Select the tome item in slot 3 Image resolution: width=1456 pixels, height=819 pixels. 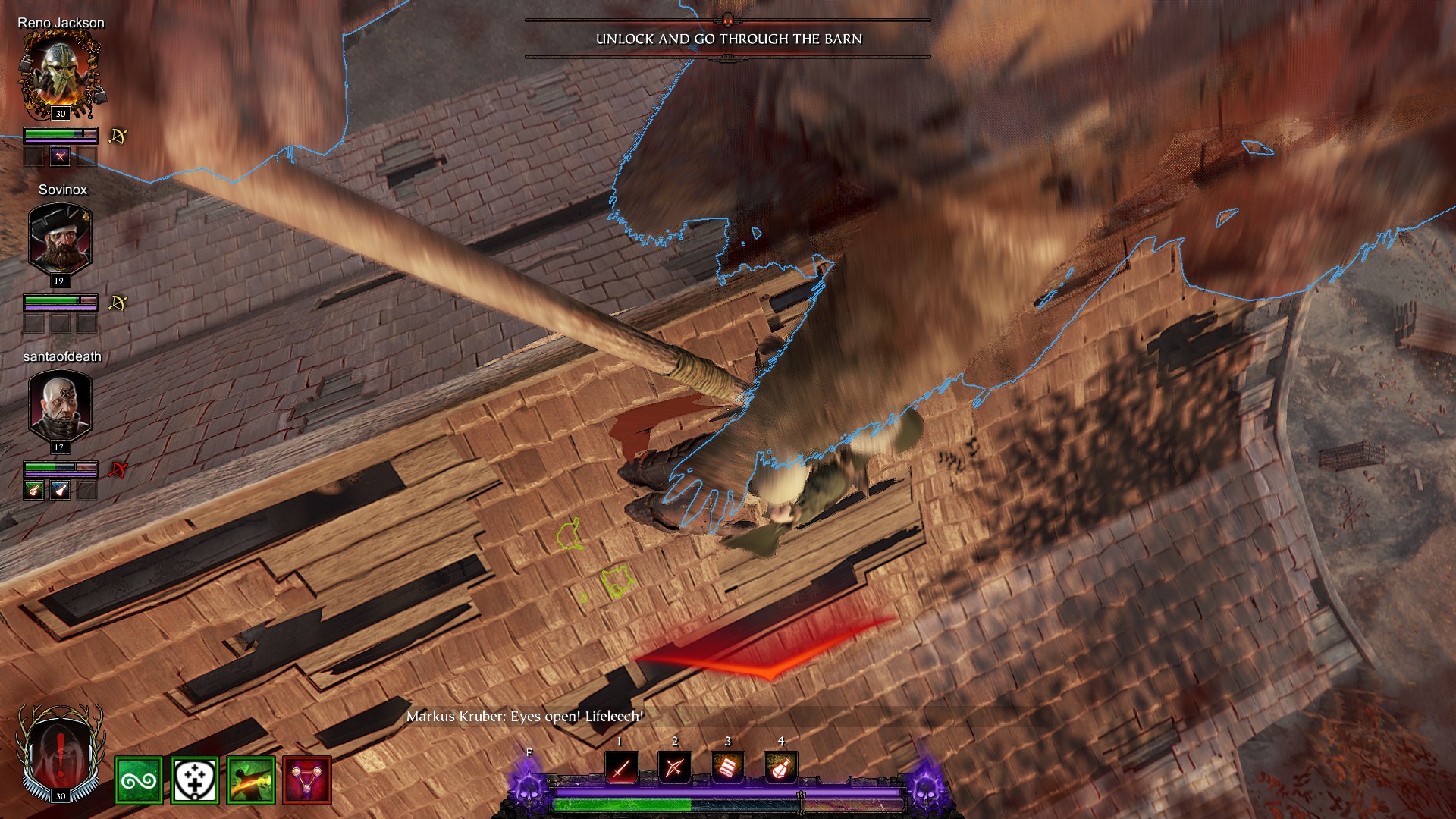727,768
